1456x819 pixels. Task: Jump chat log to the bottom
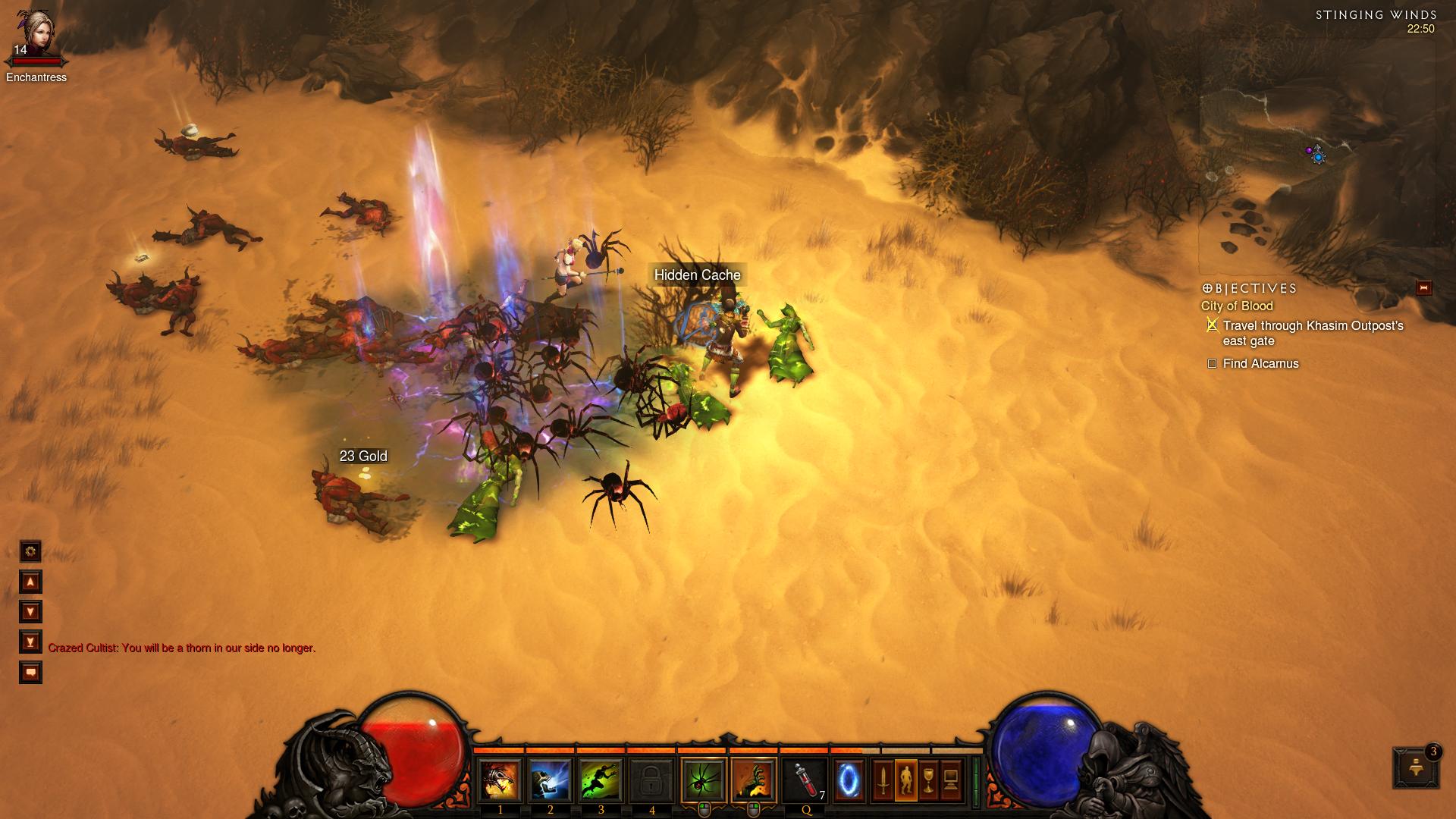(x=30, y=642)
